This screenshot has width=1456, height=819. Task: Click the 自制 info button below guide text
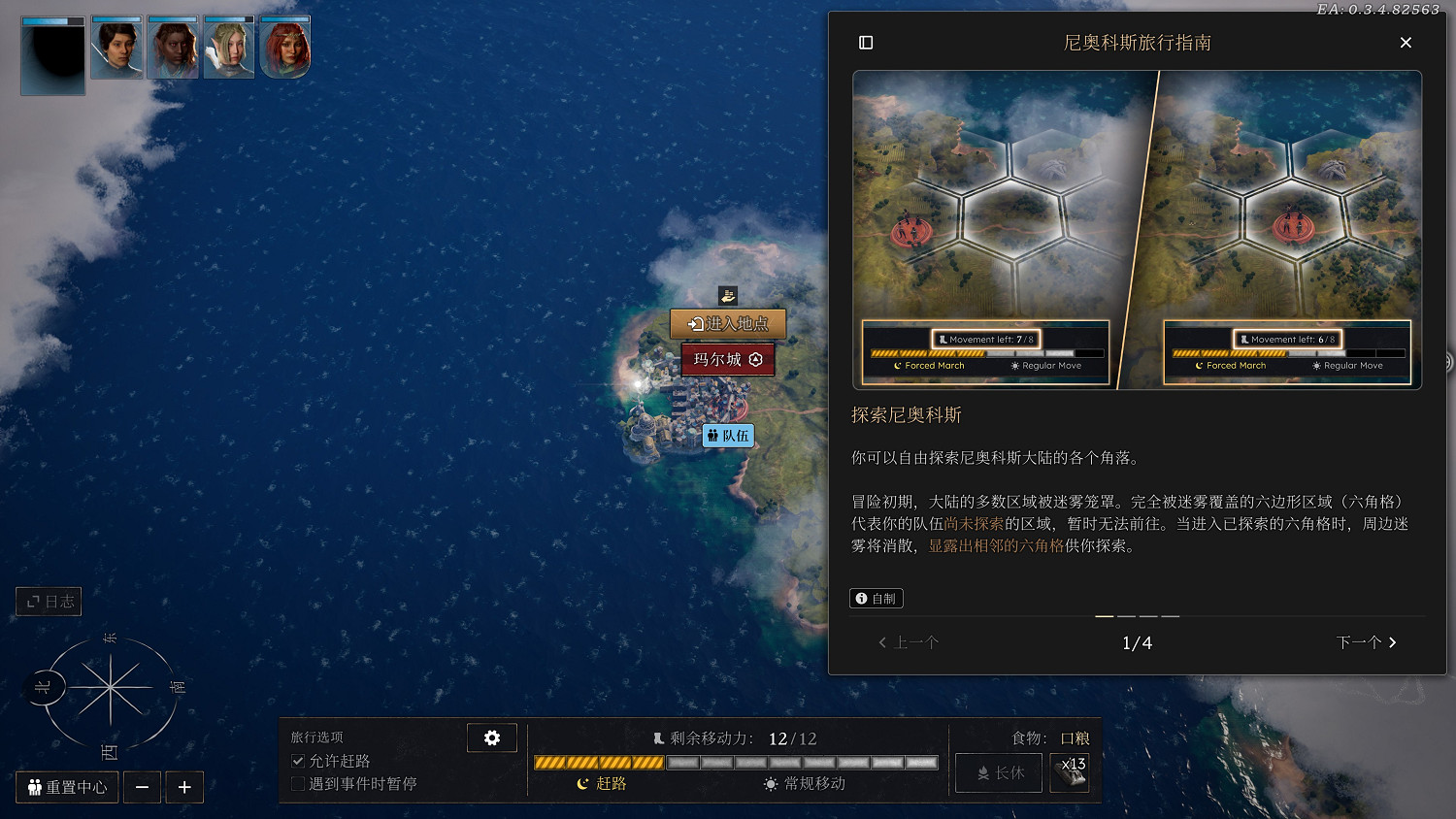pos(877,598)
